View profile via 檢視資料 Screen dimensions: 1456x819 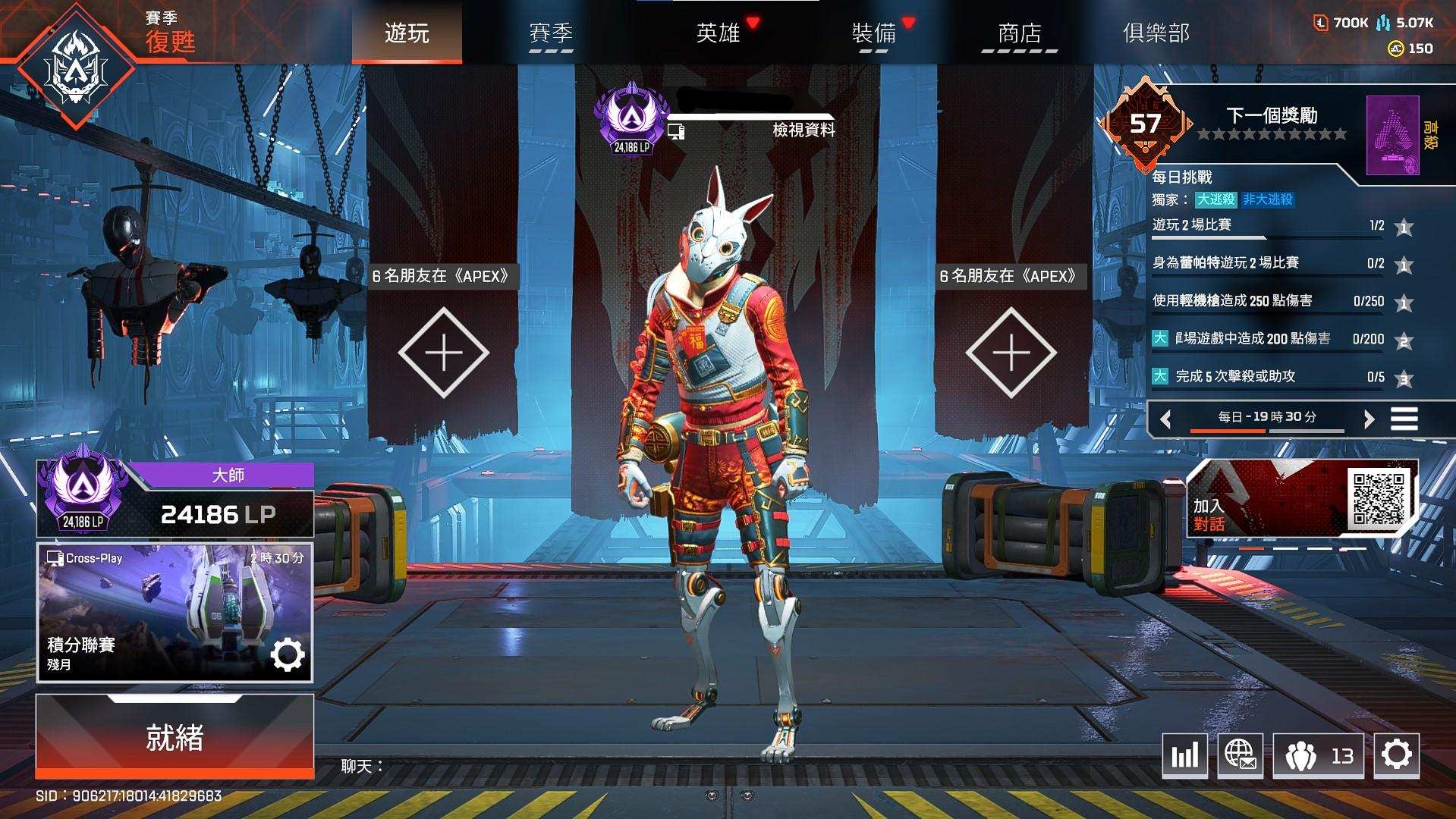point(803,130)
